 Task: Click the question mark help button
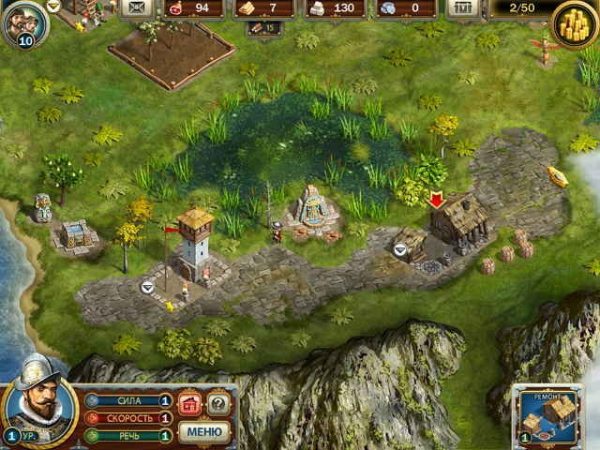coord(218,404)
